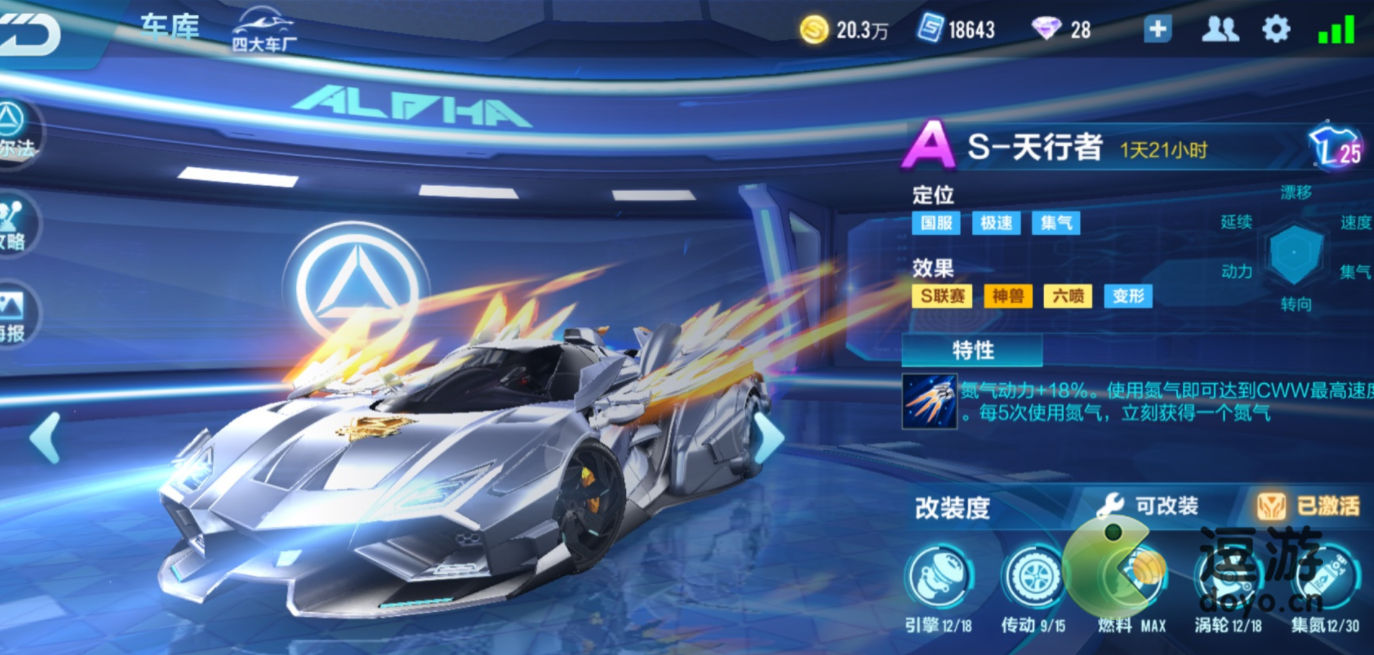The image size is (1374, 655).
Task: Switch to the 特性 tab
Action: [x=972, y=350]
